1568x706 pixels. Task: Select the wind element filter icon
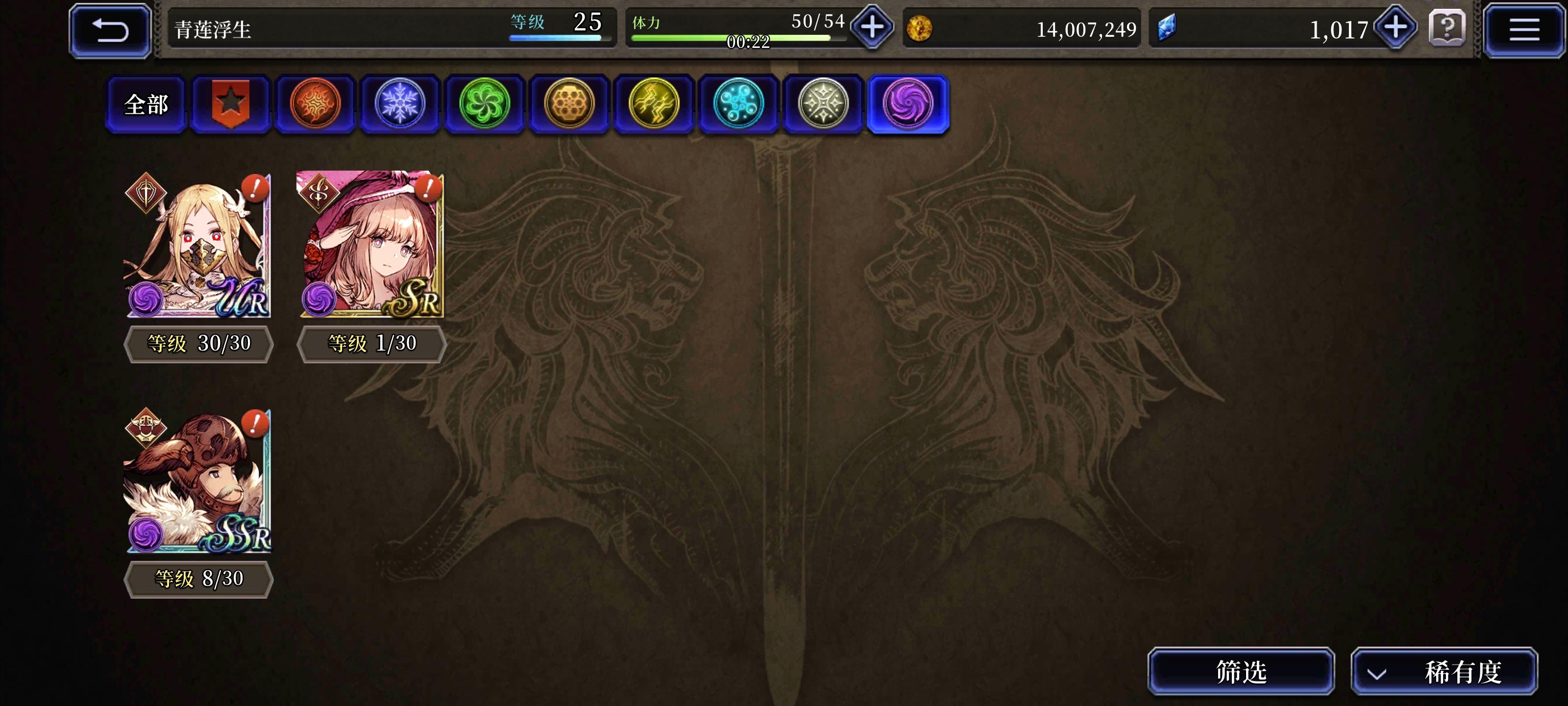[484, 103]
